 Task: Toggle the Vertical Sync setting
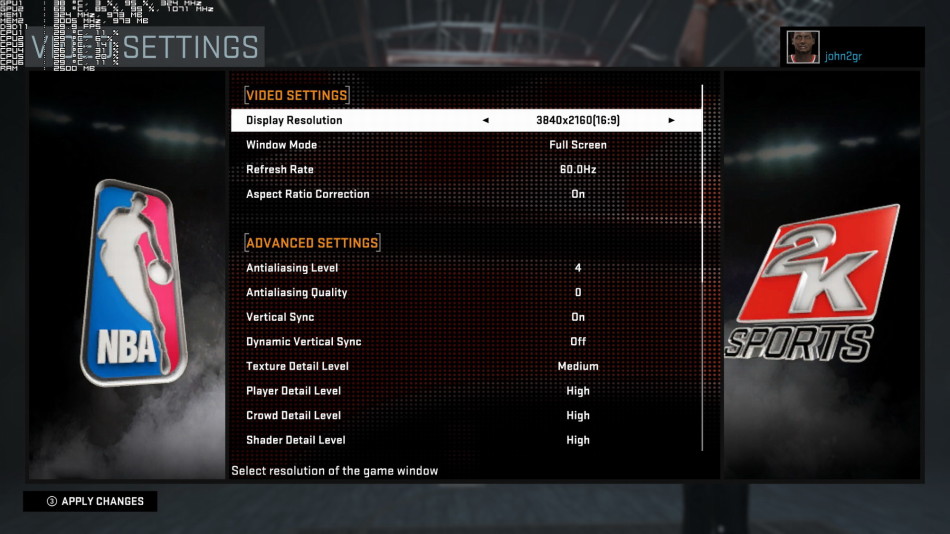466,317
